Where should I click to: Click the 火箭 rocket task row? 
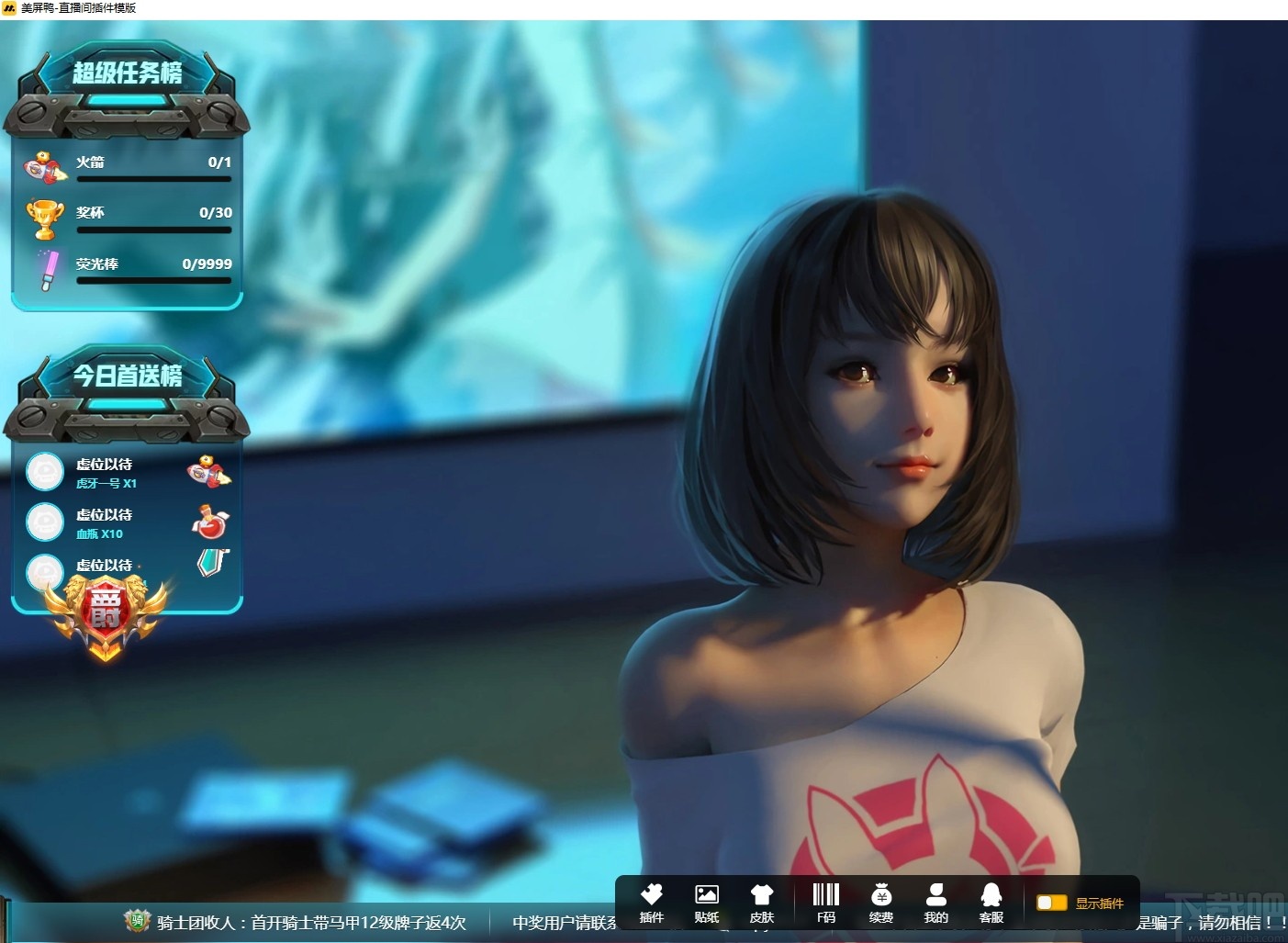coord(127,165)
